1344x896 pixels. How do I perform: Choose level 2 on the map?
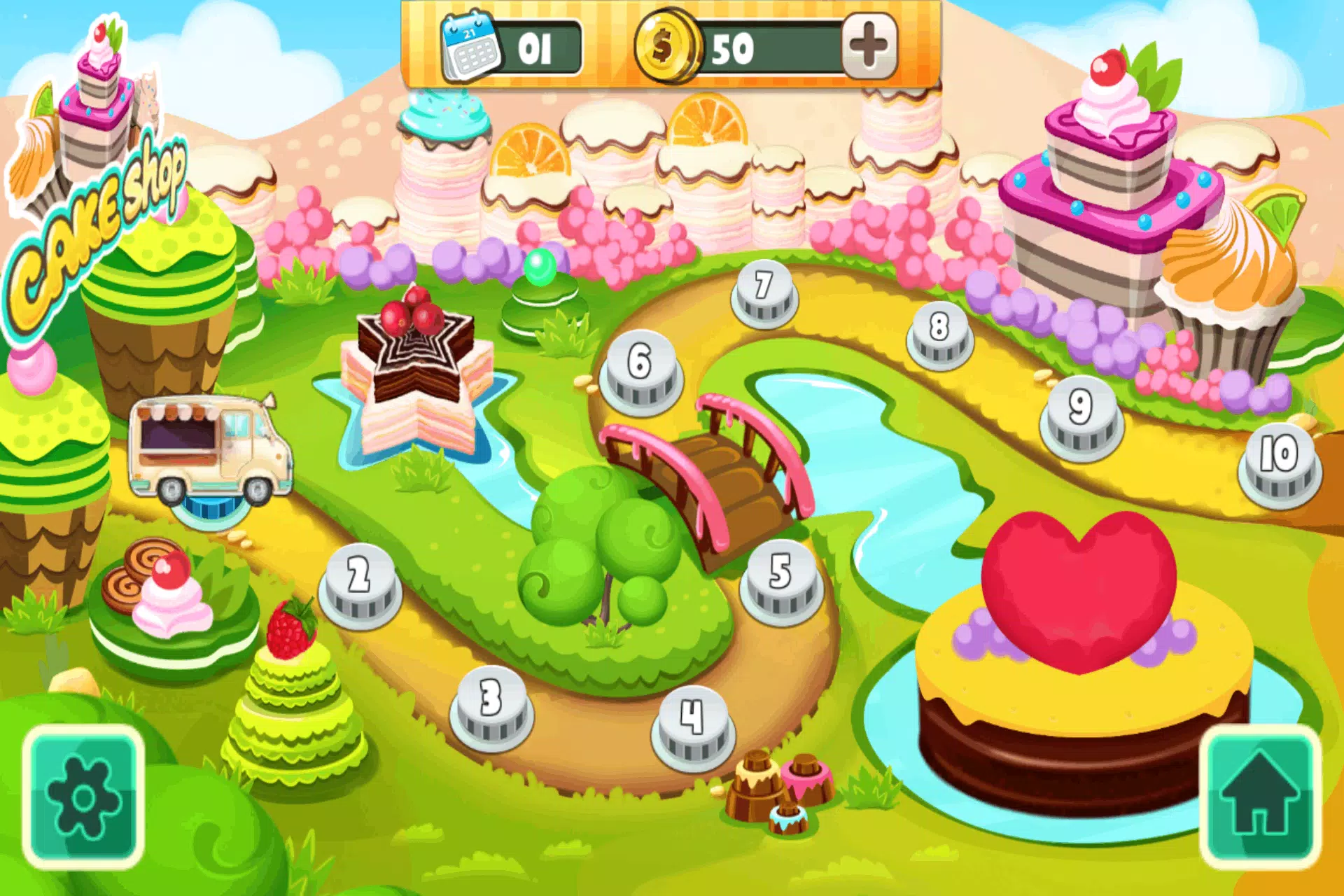[x=360, y=584]
